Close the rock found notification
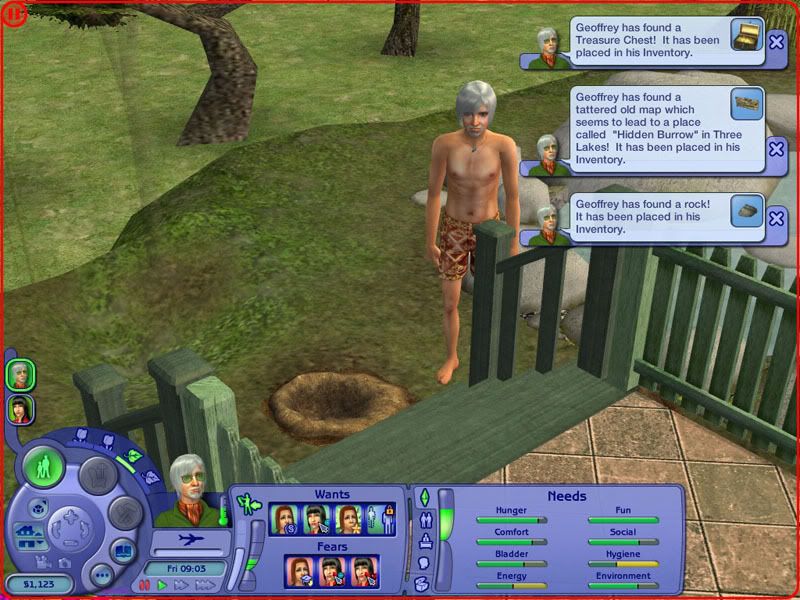The width and height of the screenshot is (800, 600). coord(776,217)
